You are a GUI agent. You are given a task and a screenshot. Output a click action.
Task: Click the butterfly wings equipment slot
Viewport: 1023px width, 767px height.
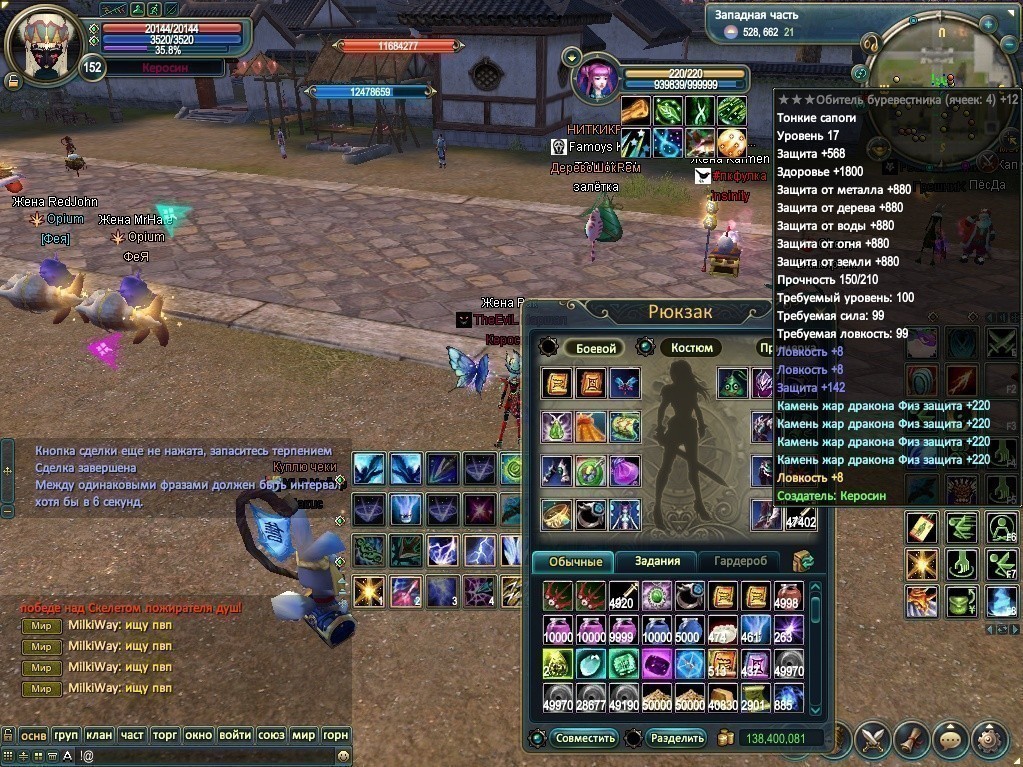click(625, 383)
